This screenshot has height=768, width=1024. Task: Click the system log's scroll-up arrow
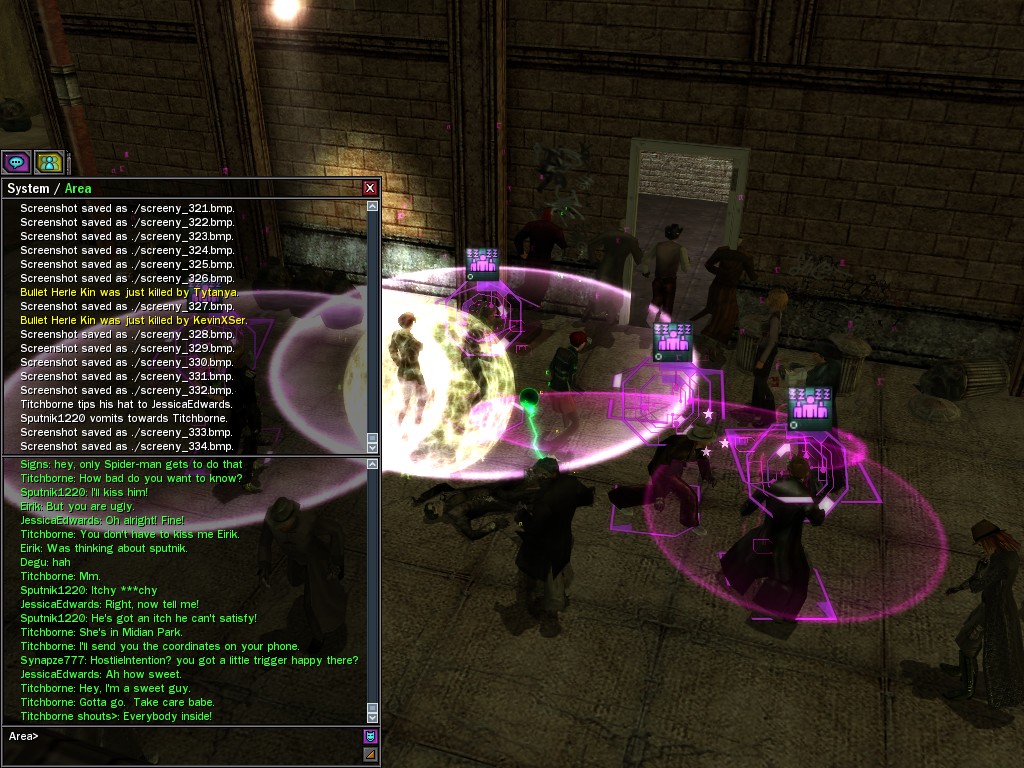[373, 206]
